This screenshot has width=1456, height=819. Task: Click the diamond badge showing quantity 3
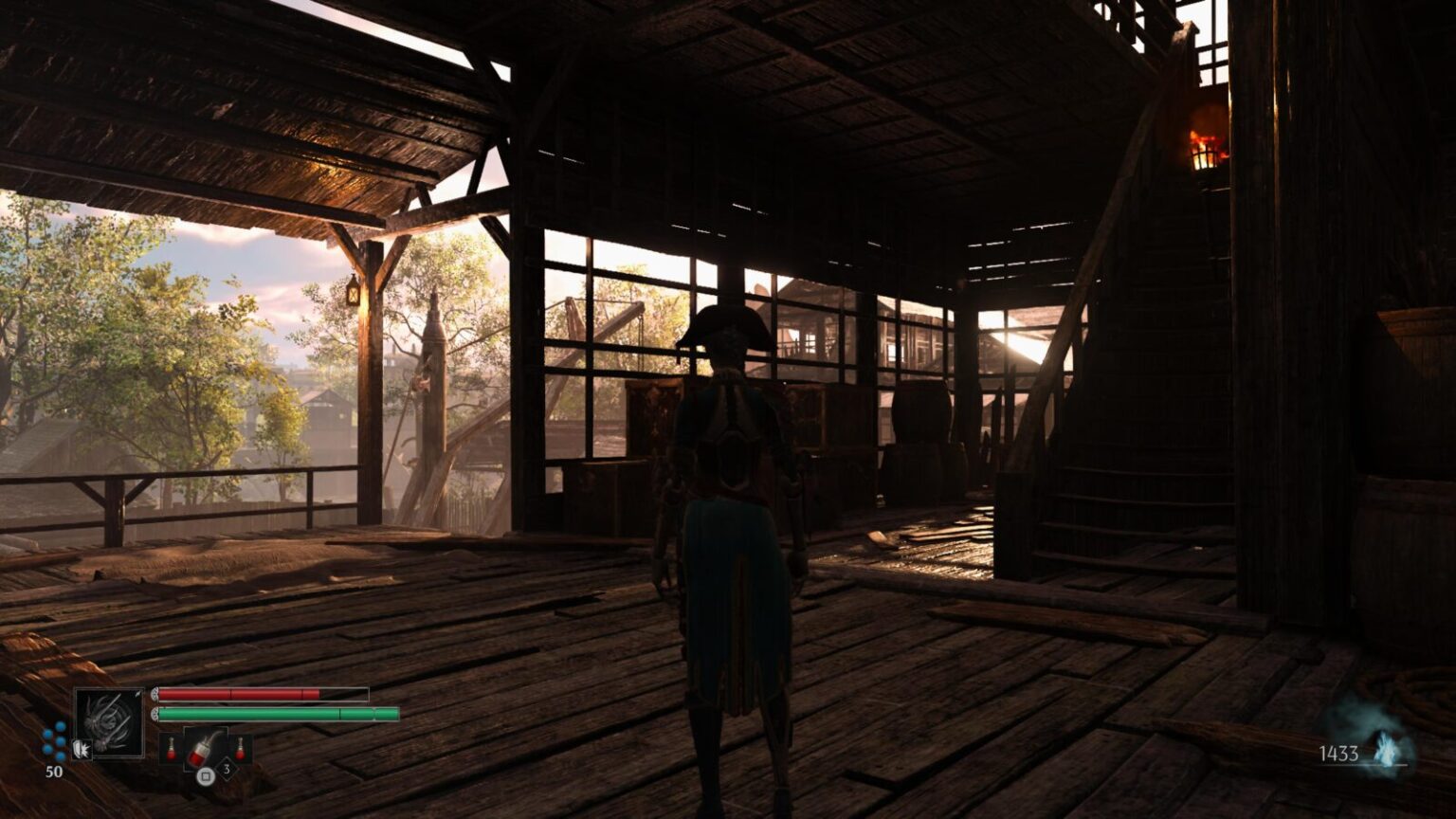tap(227, 769)
